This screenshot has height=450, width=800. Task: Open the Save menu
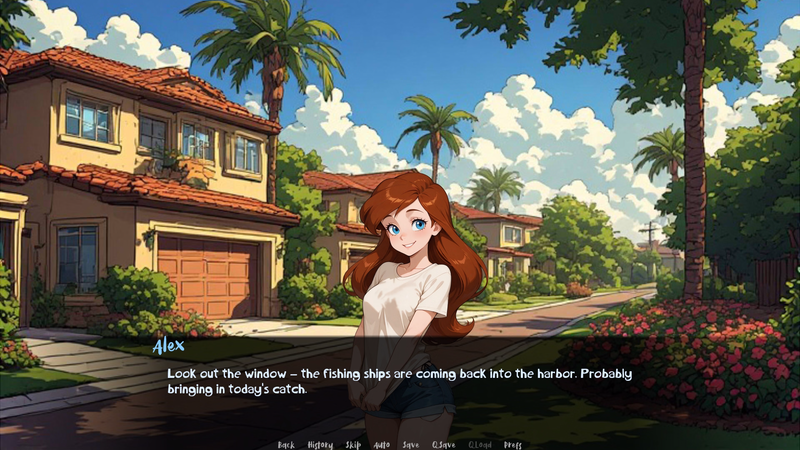click(410, 444)
